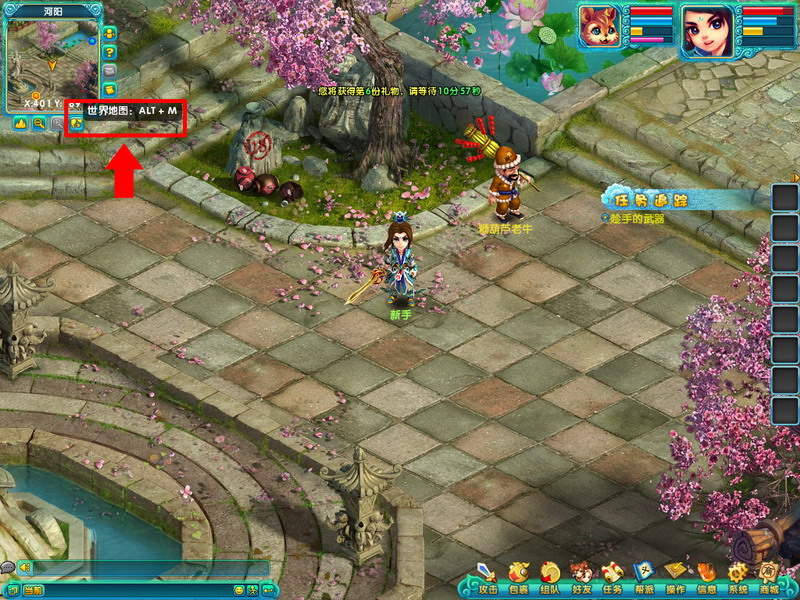
Task: Zoom out the minimap with the magnifier
Action: coord(38,123)
